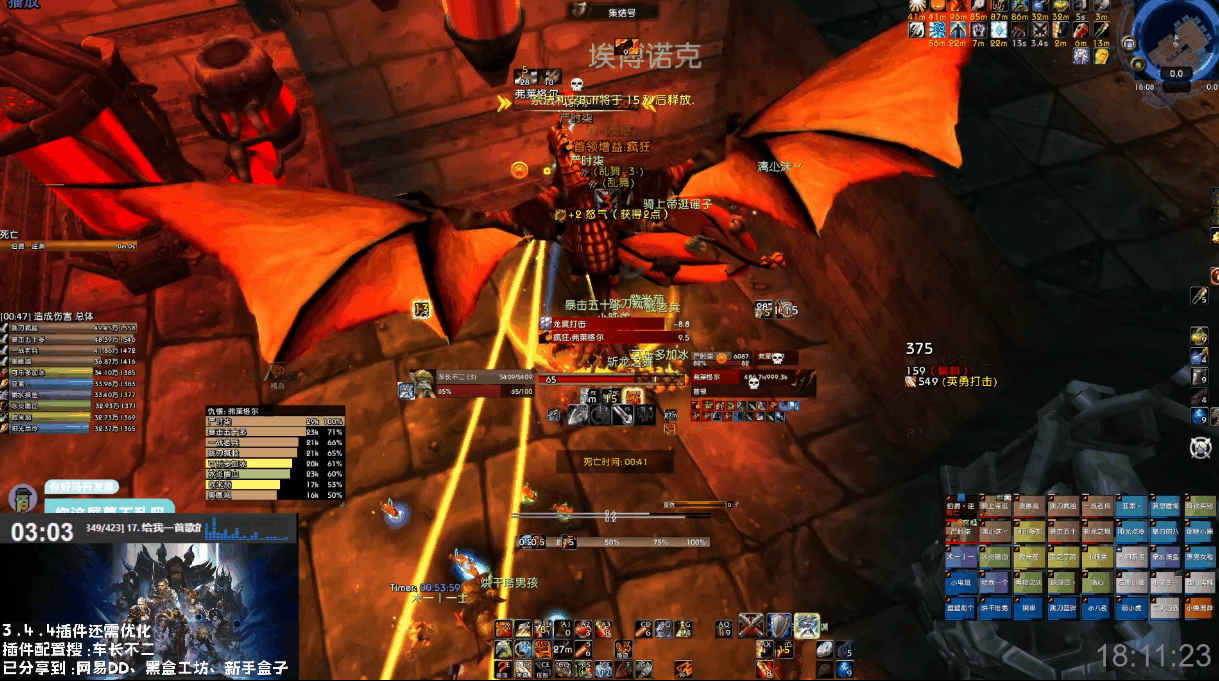The height and width of the screenshot is (681, 1219).
Task: Use the action button bound to CD
Action: [x=645, y=628]
